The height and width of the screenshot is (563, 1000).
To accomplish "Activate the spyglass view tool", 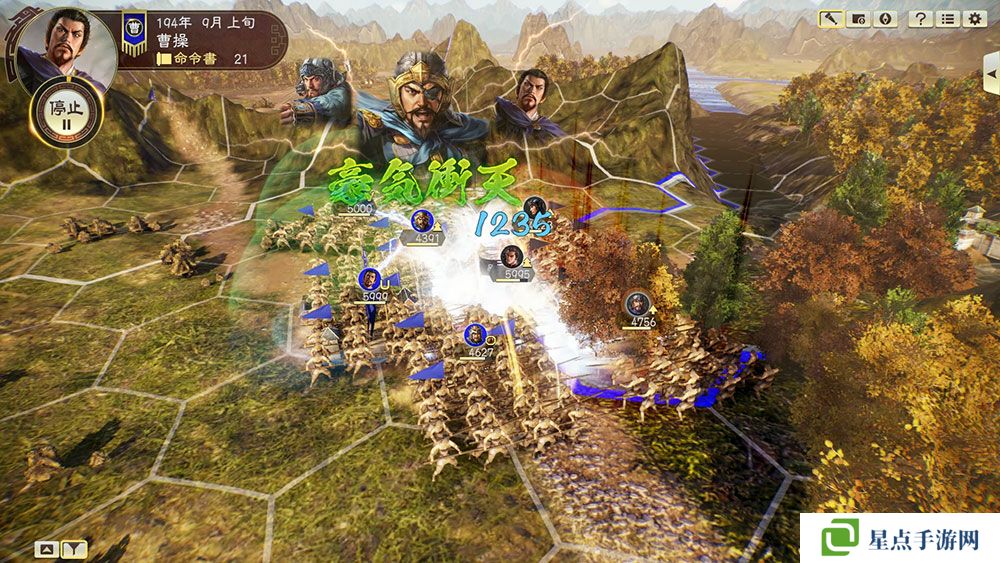I will [831, 19].
